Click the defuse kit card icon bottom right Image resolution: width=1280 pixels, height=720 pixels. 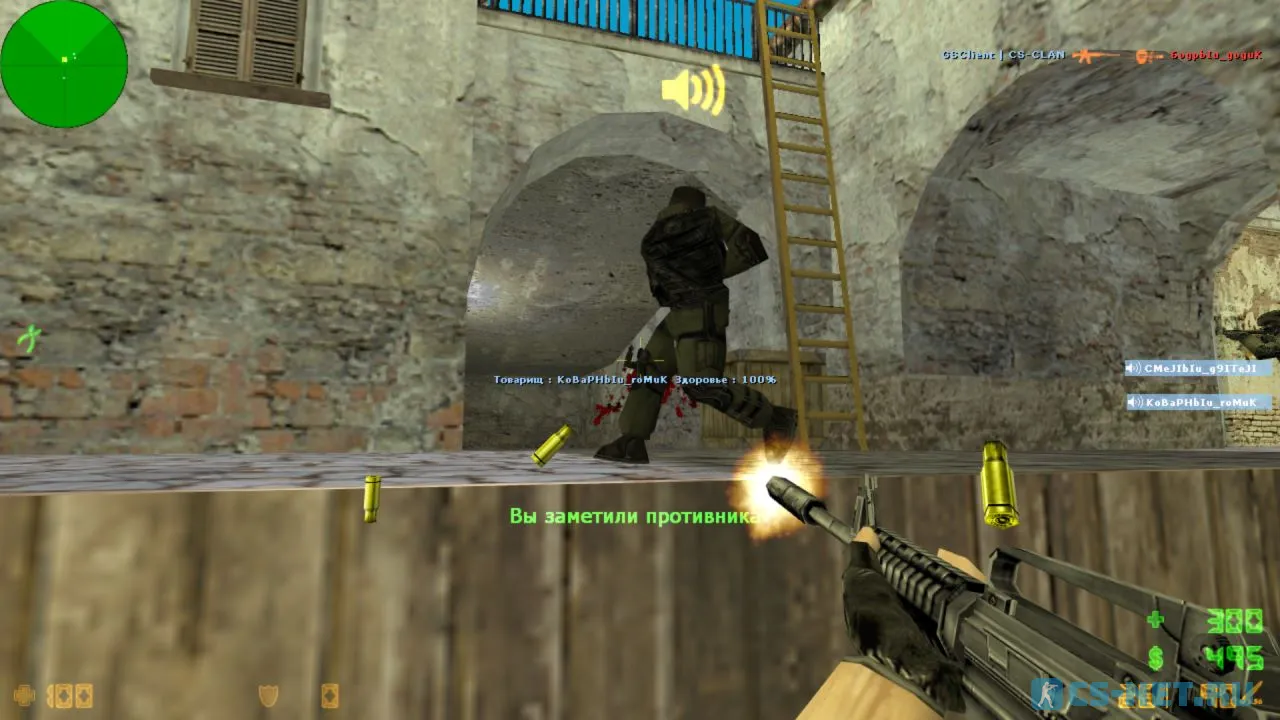tap(330, 696)
